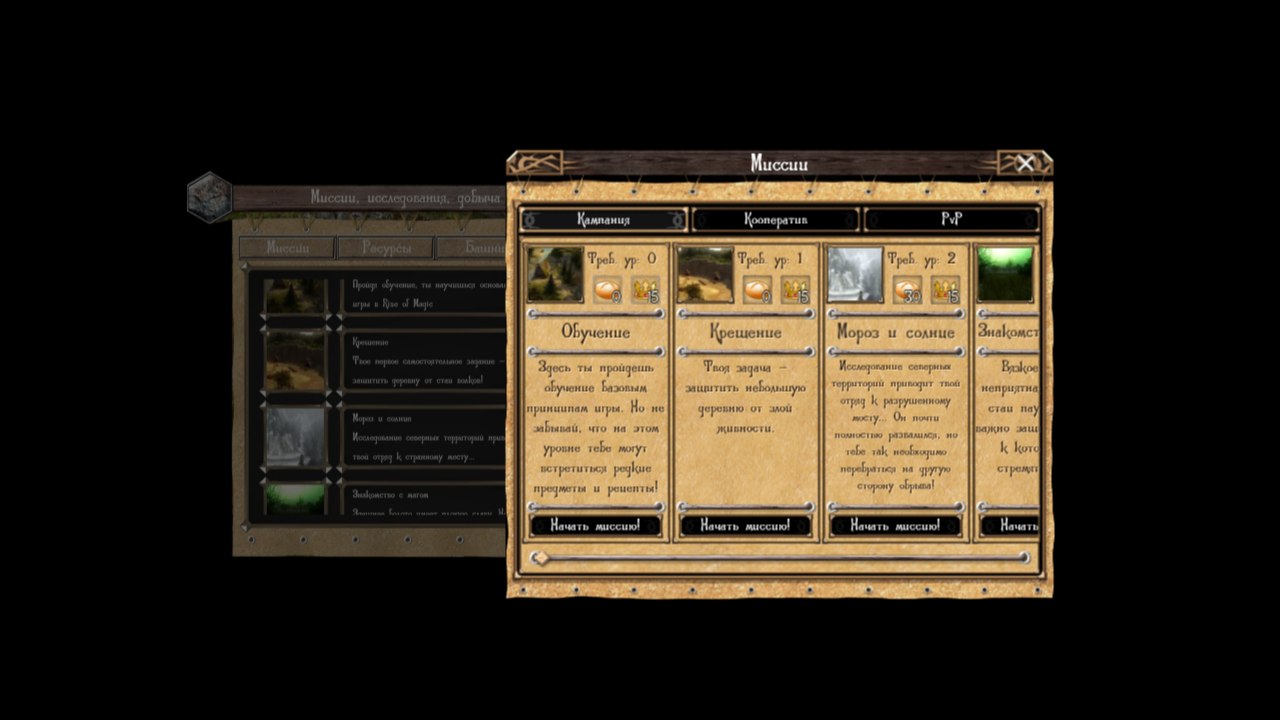1280x720 pixels.
Task: Choose the Крещение mission thumbnail
Action: 705,275
